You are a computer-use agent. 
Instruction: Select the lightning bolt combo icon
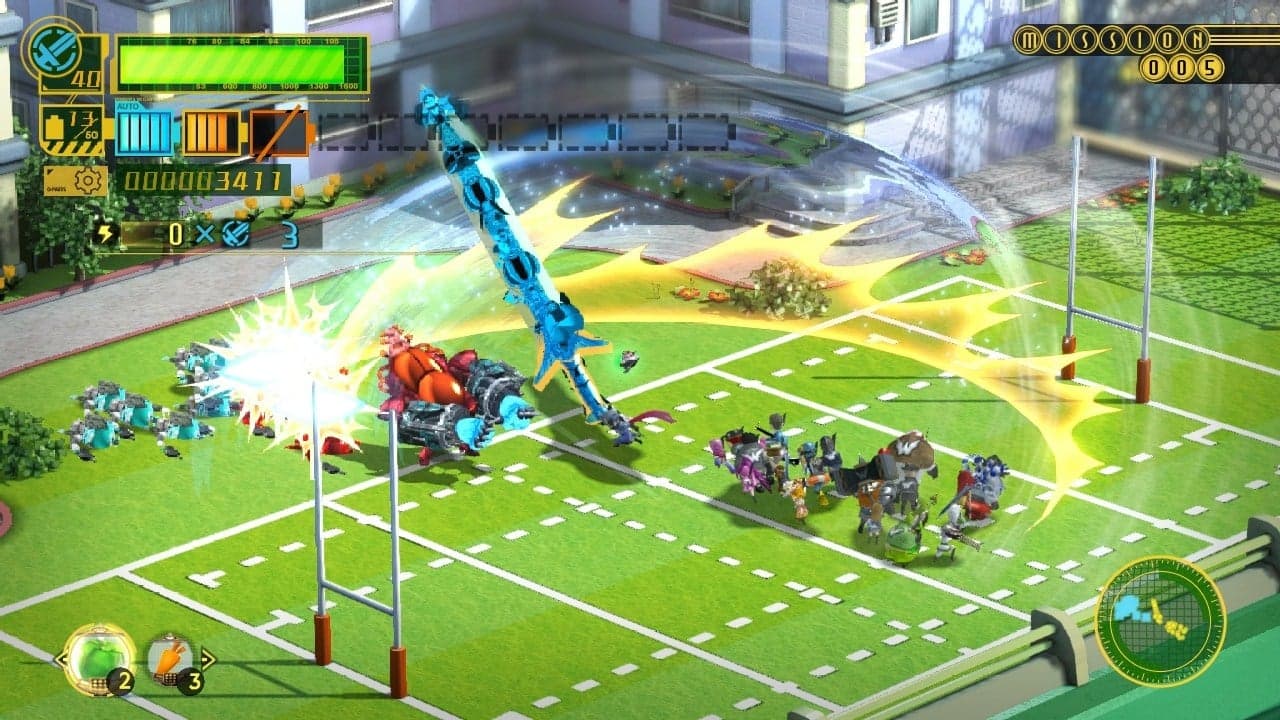(x=105, y=233)
